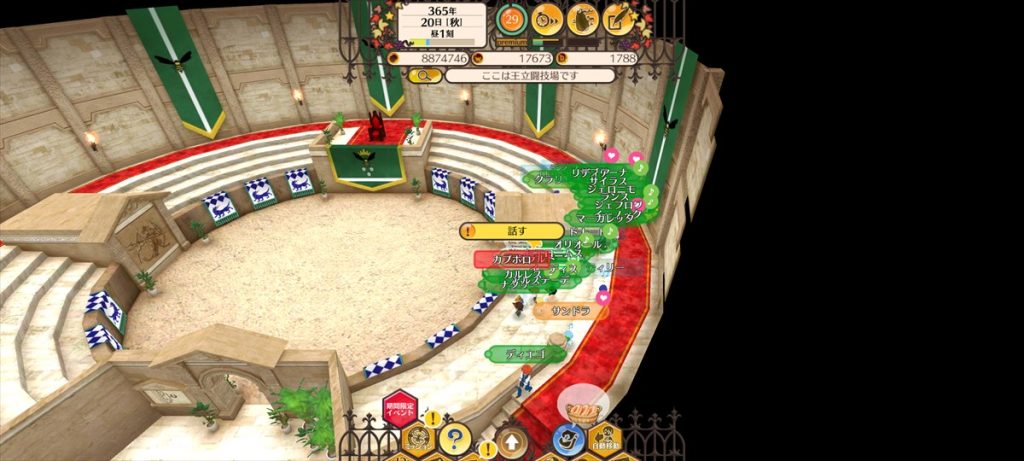Screen dimensions: 1024x461
Task: Select the orange サンドラ name label
Action: (571, 311)
